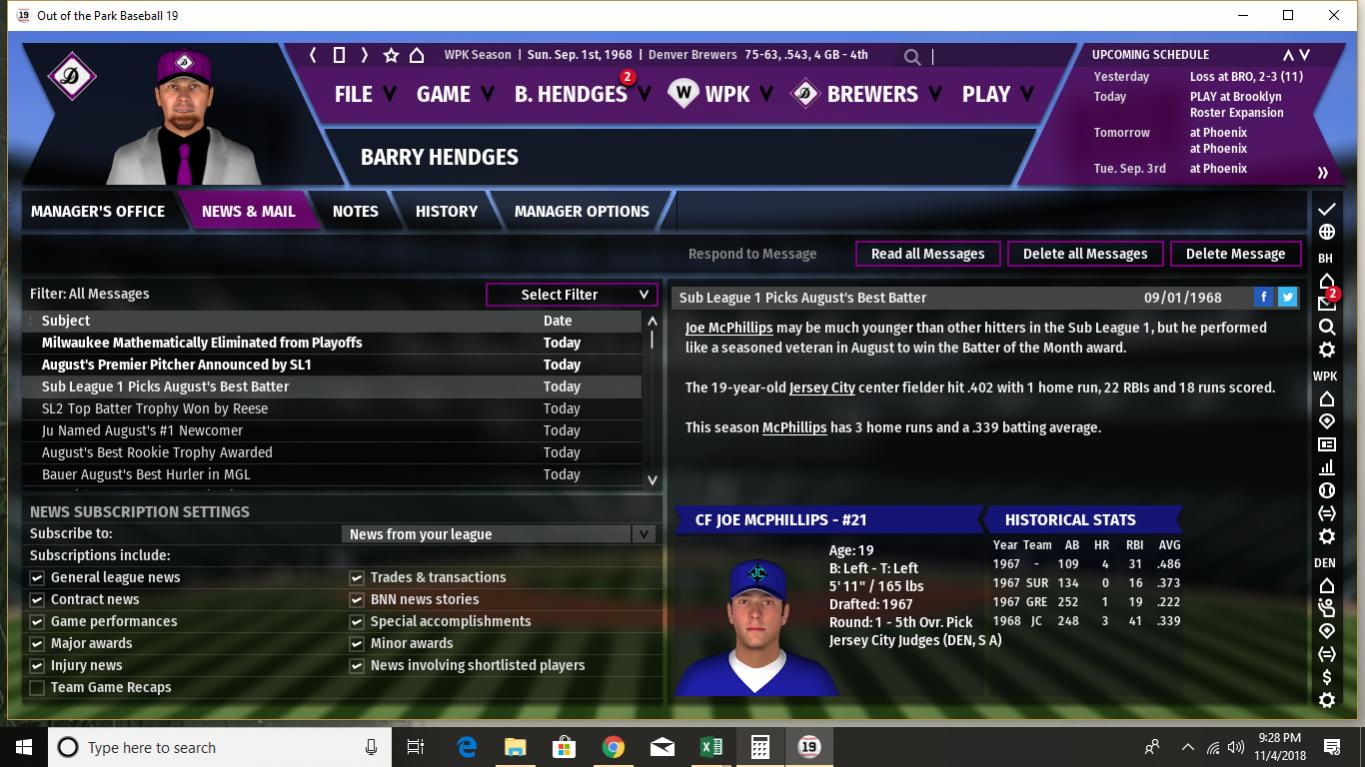1365x767 pixels.
Task: Open the PLAY menu
Action: pyautogui.click(x=986, y=94)
